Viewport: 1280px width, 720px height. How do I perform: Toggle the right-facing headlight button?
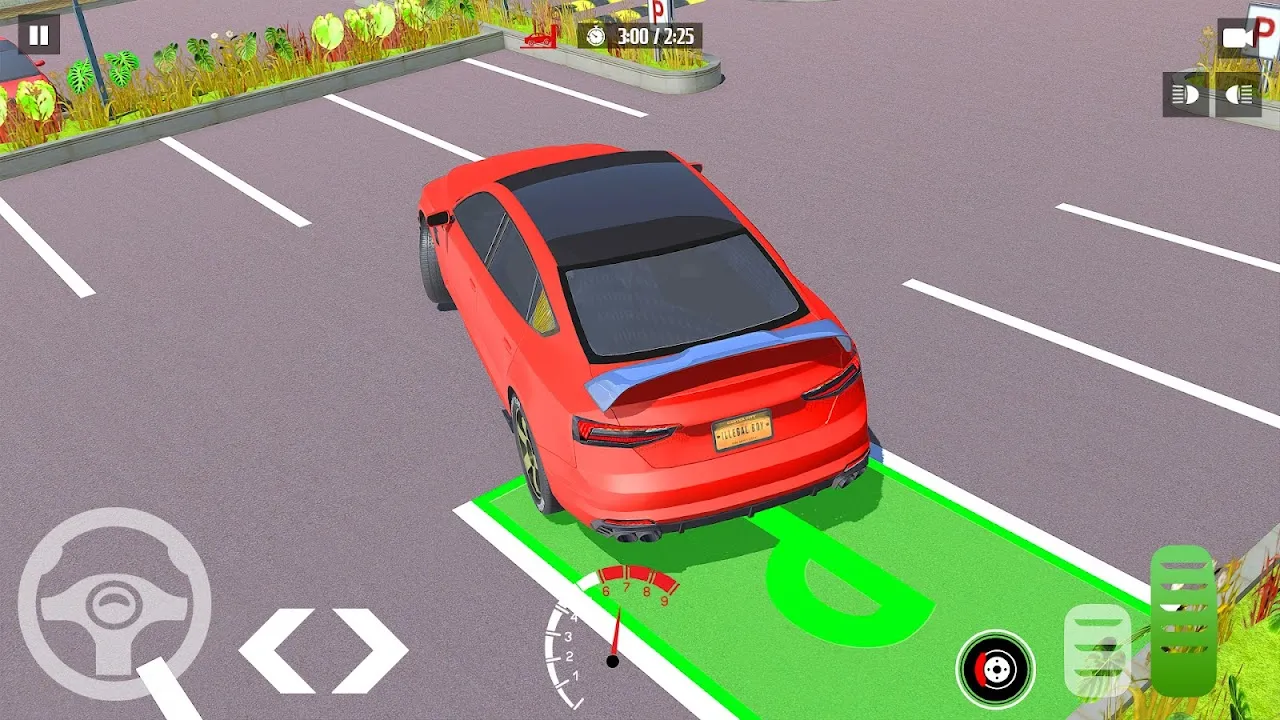point(1239,95)
